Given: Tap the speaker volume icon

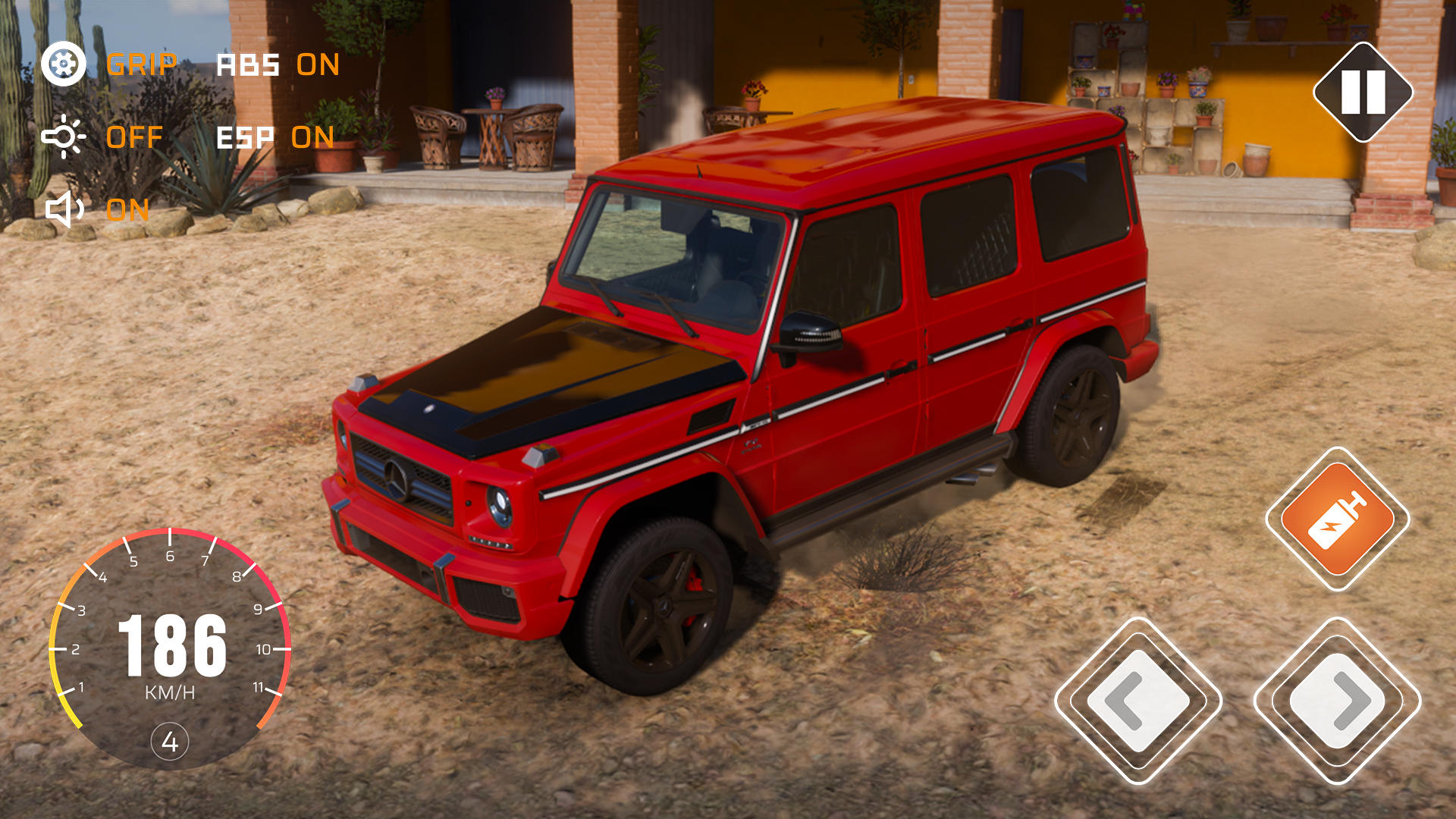Looking at the screenshot, I should click(64, 211).
